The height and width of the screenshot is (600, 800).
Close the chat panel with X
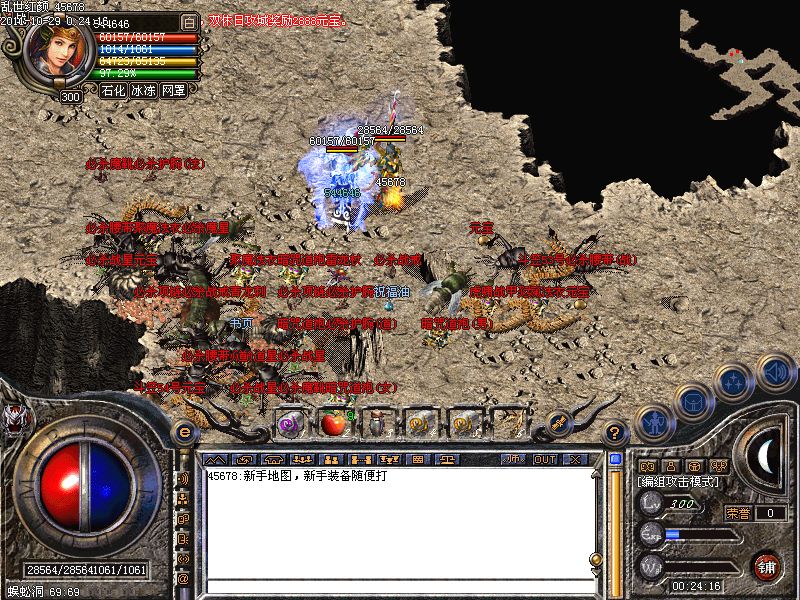[575, 459]
